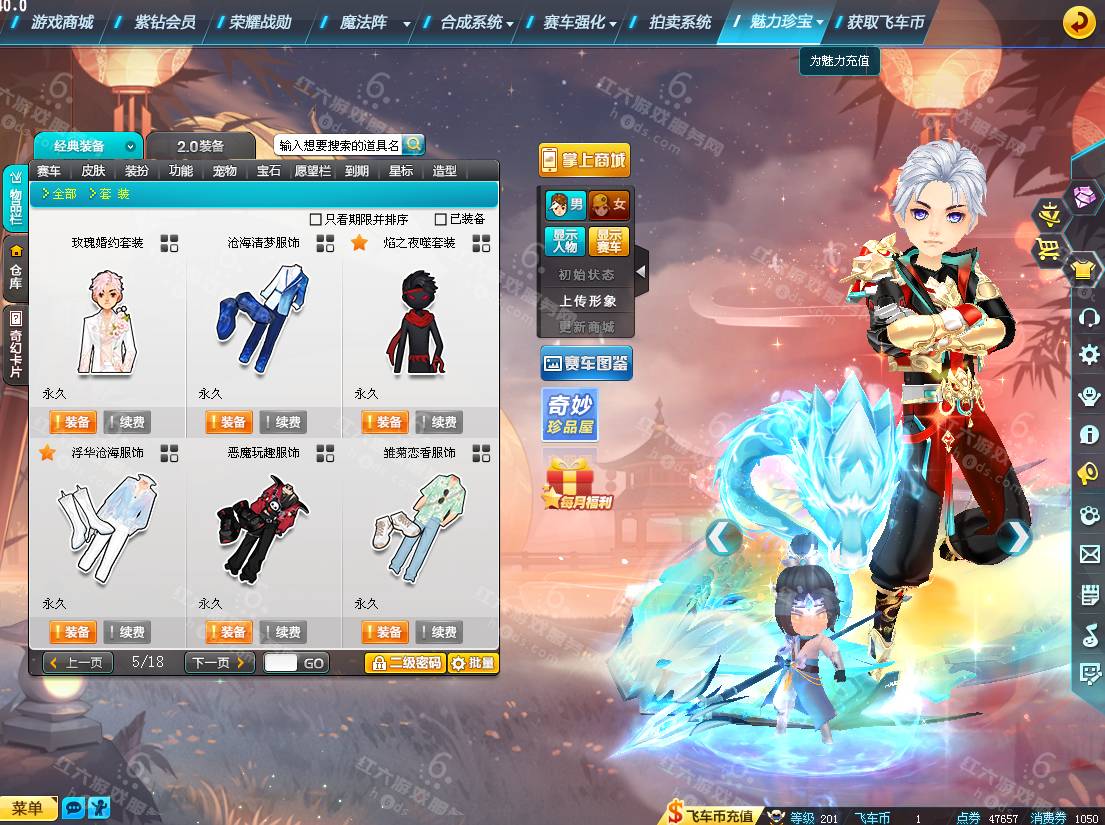This screenshot has width=1105, height=825.
Task: Click the item search input field
Action: [x=339, y=145]
